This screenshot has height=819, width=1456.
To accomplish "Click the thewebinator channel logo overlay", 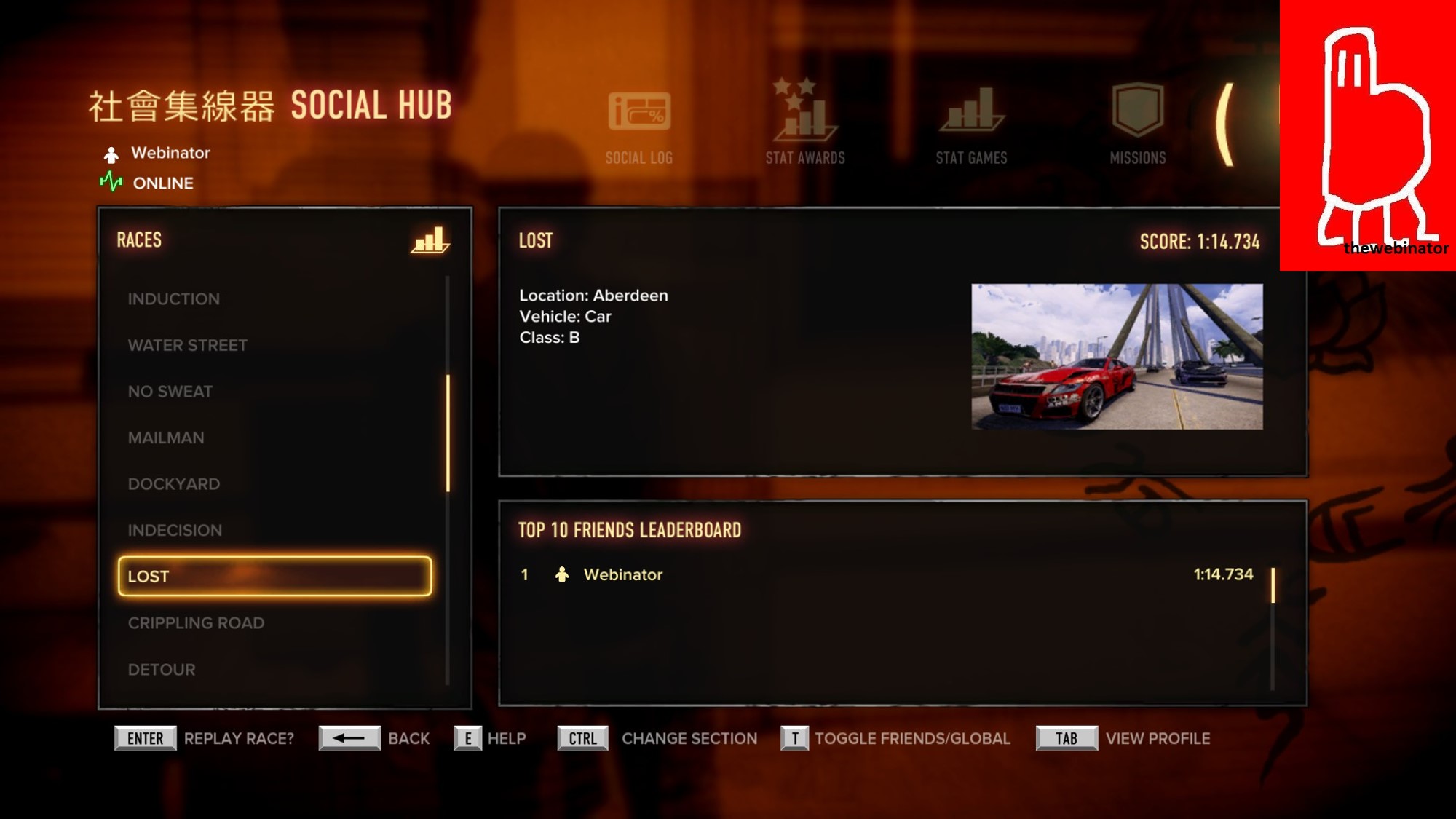I will pos(1367,135).
